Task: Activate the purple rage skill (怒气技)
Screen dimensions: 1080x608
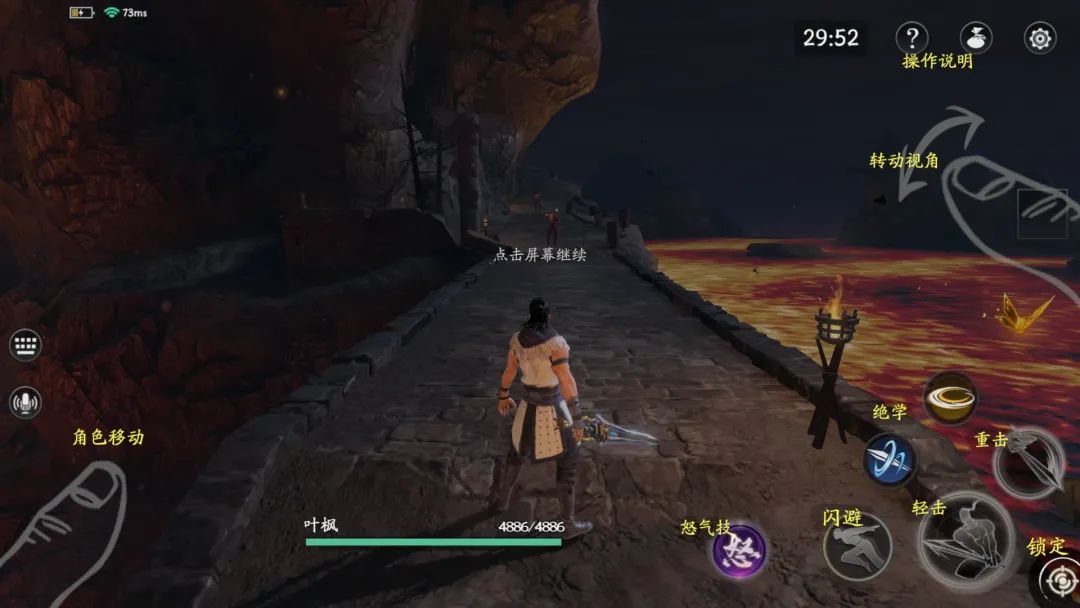Action: tap(739, 551)
